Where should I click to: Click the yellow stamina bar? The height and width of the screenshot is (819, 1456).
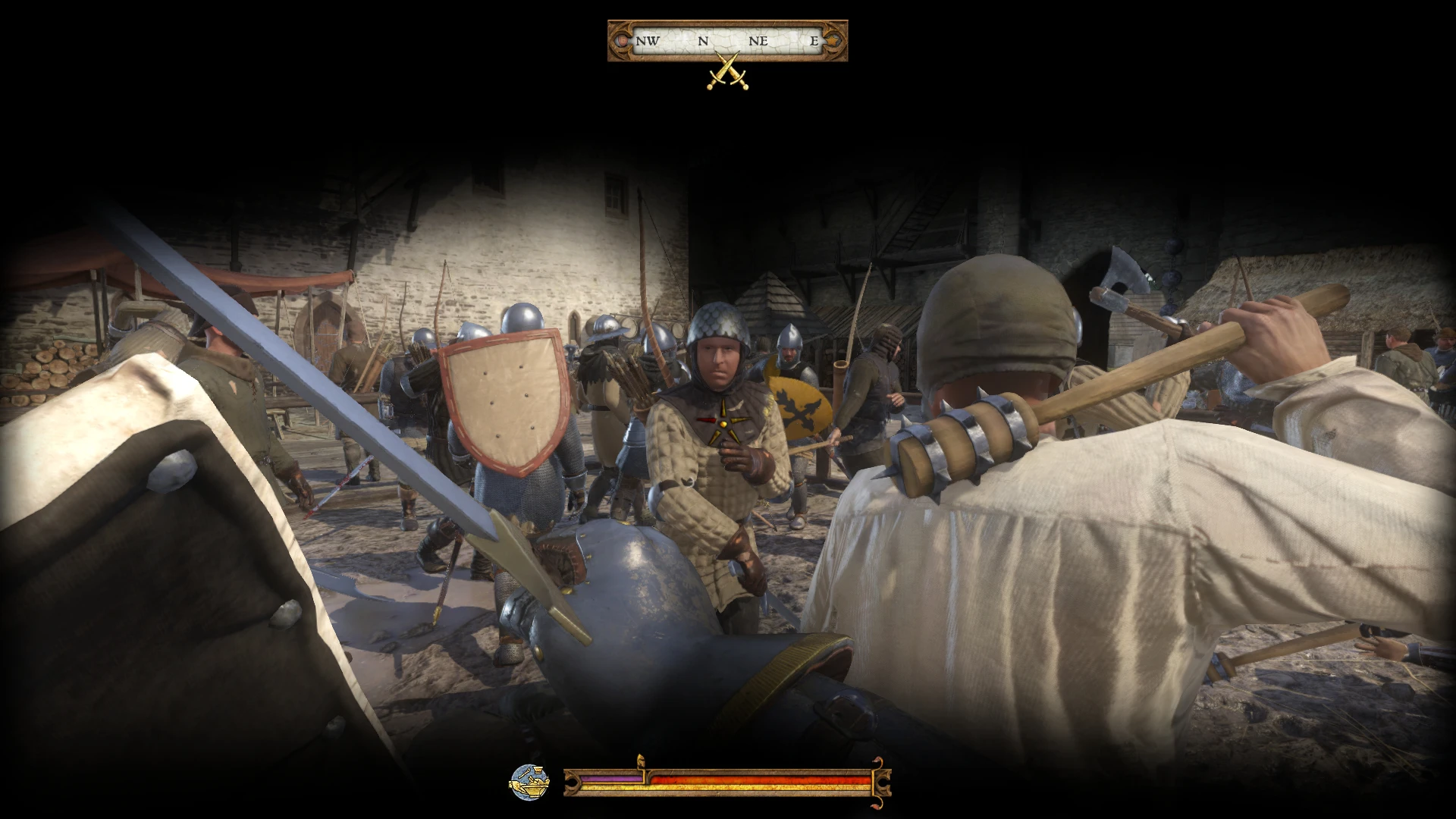[x=728, y=787]
